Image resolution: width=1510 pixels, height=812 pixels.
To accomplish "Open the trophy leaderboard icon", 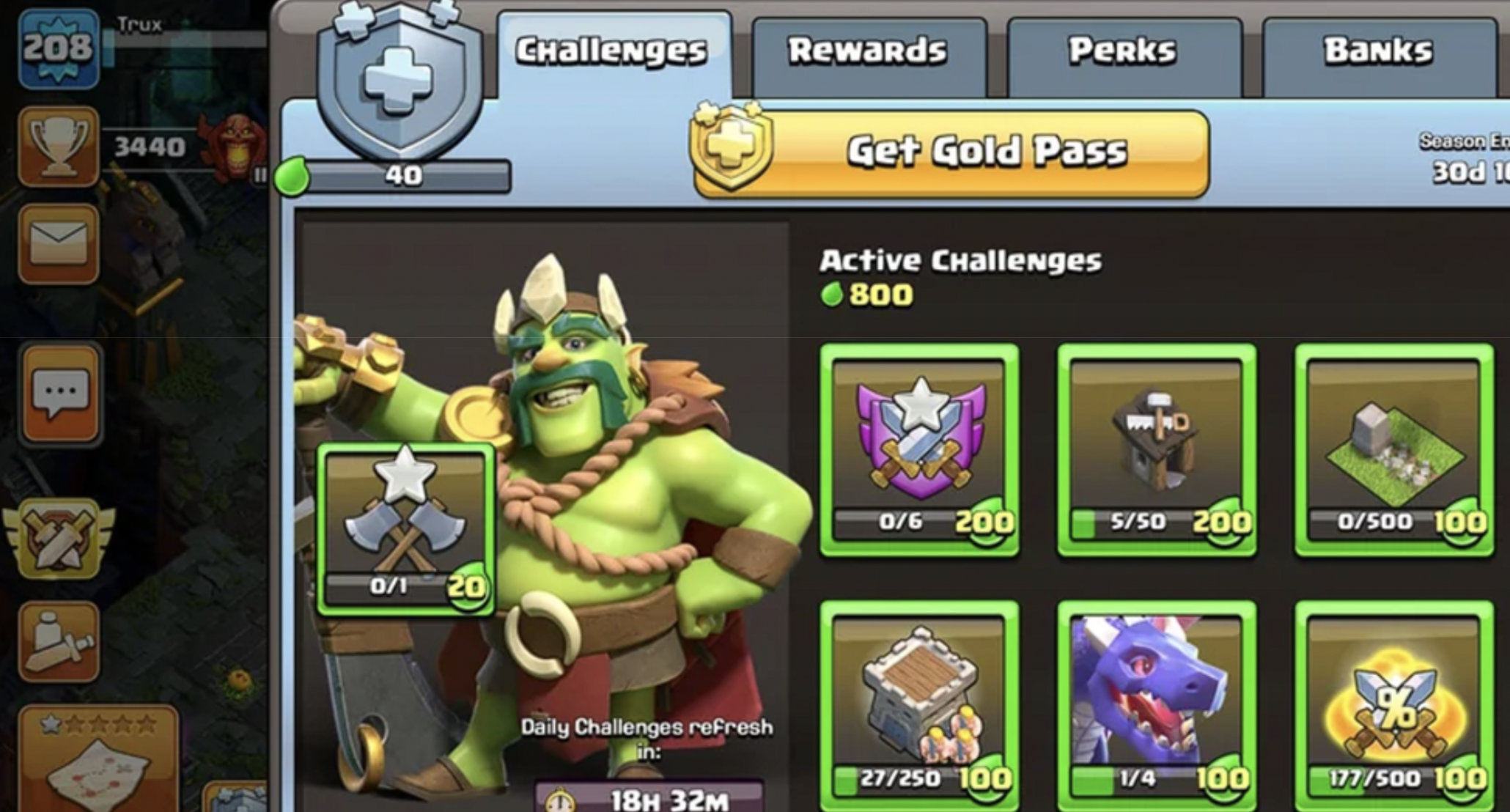I will click(59, 146).
